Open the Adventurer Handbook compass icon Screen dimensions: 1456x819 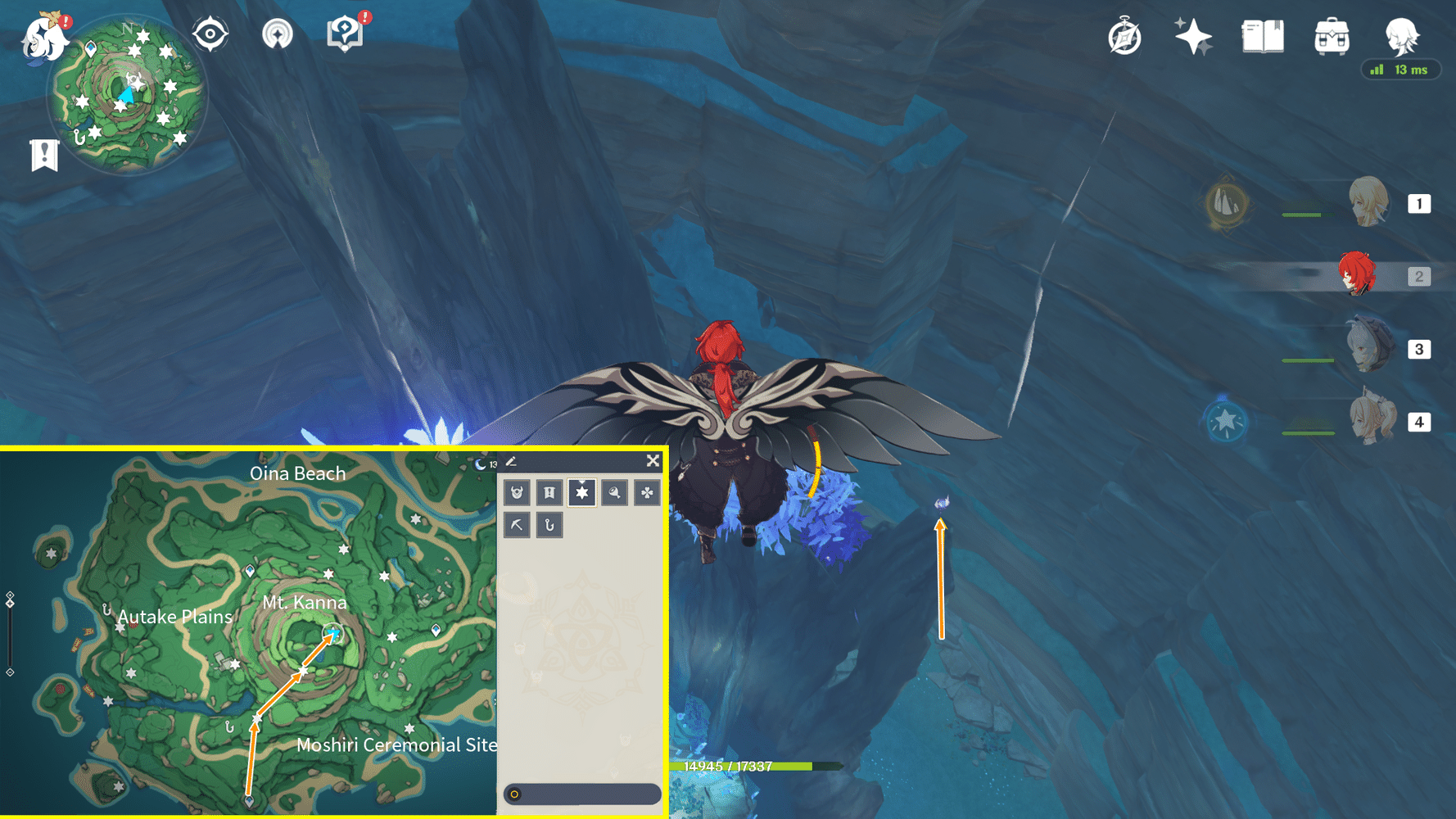pos(1124,34)
